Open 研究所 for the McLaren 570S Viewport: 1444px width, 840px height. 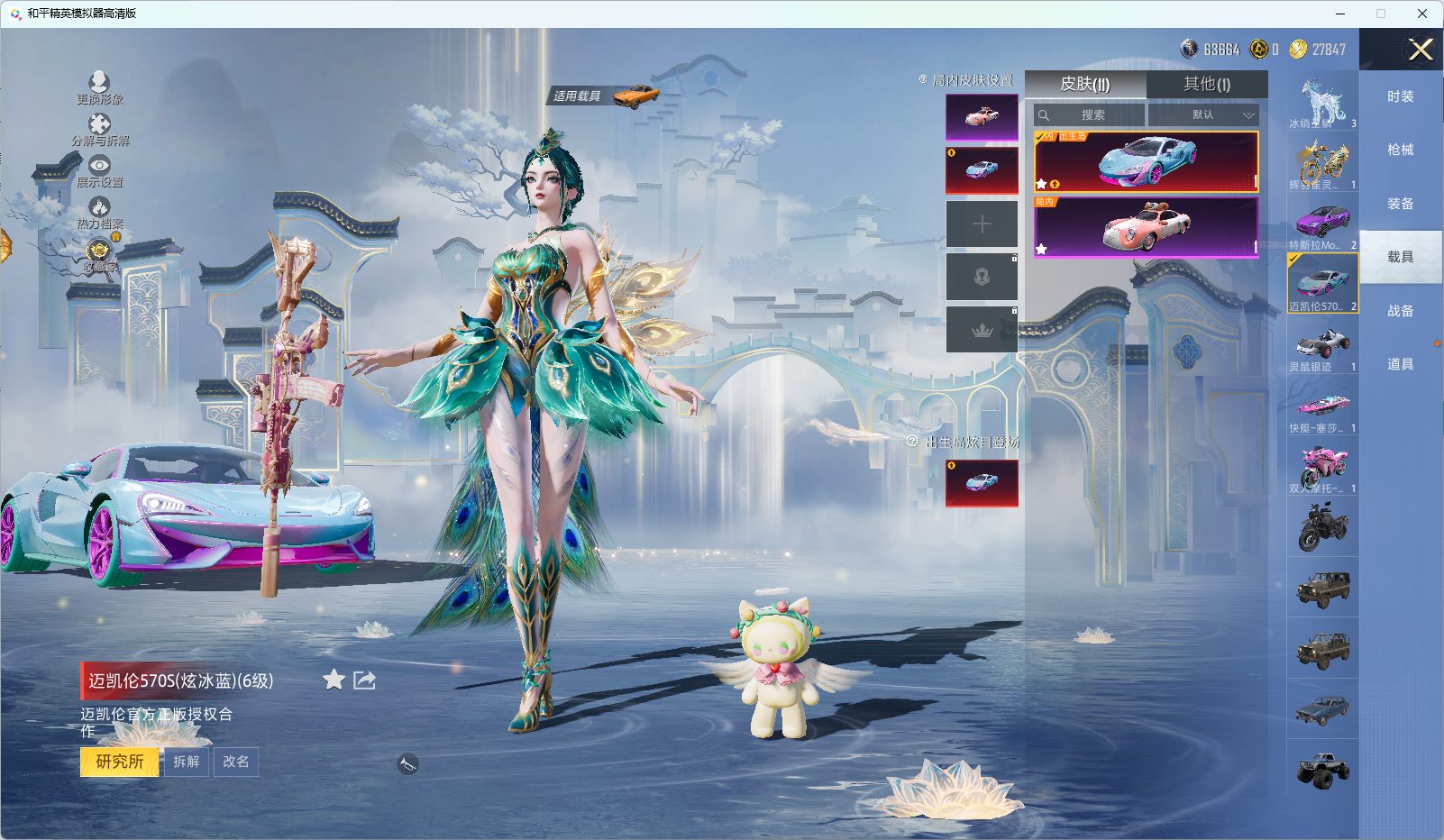coord(119,762)
